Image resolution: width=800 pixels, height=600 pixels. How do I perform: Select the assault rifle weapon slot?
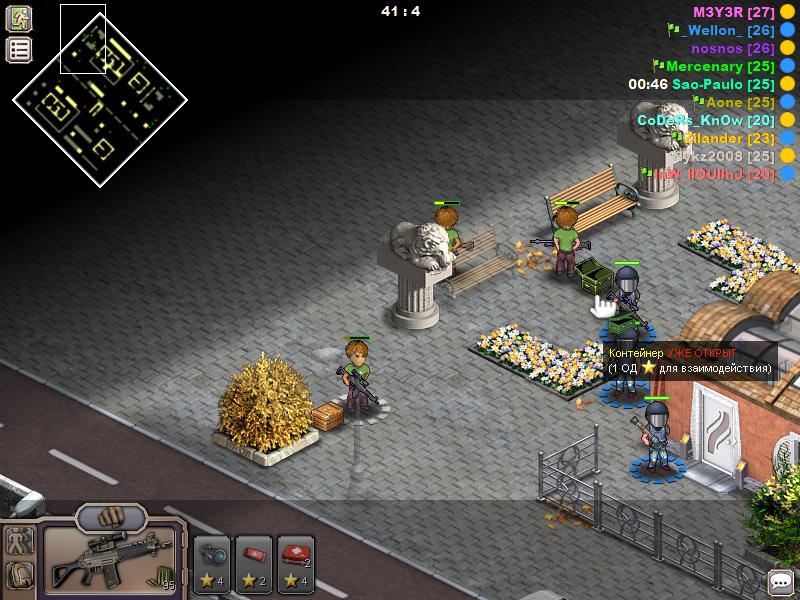[x=108, y=562]
